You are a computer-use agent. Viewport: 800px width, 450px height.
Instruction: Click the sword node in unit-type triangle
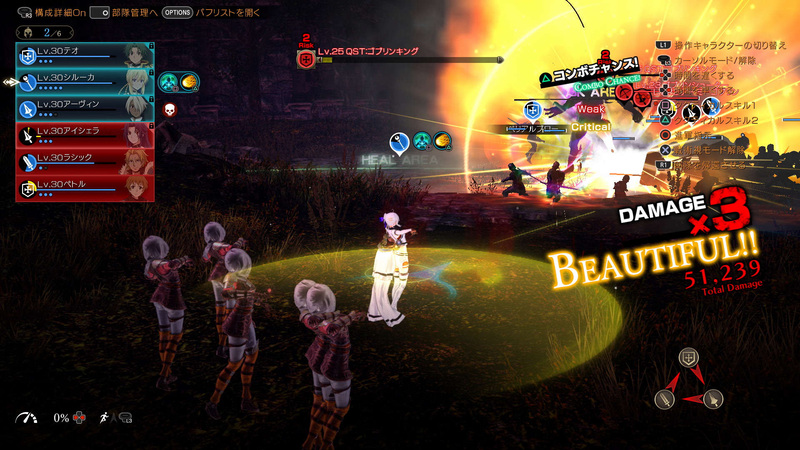point(663,399)
